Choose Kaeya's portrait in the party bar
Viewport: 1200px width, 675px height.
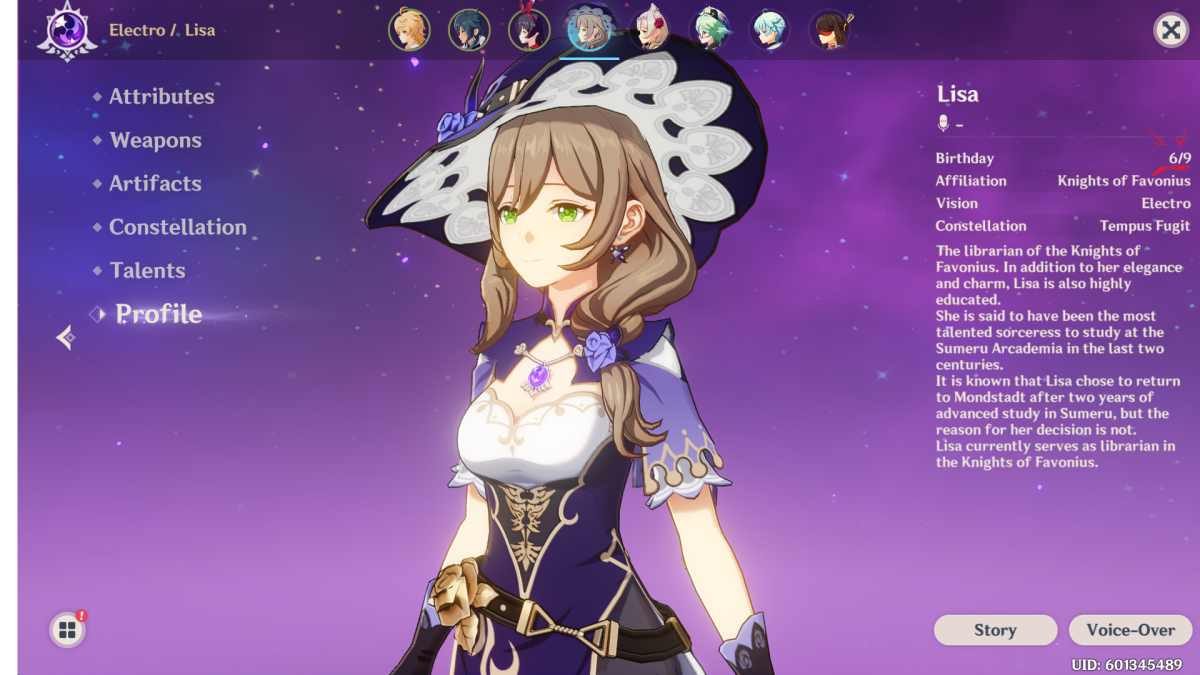469,29
